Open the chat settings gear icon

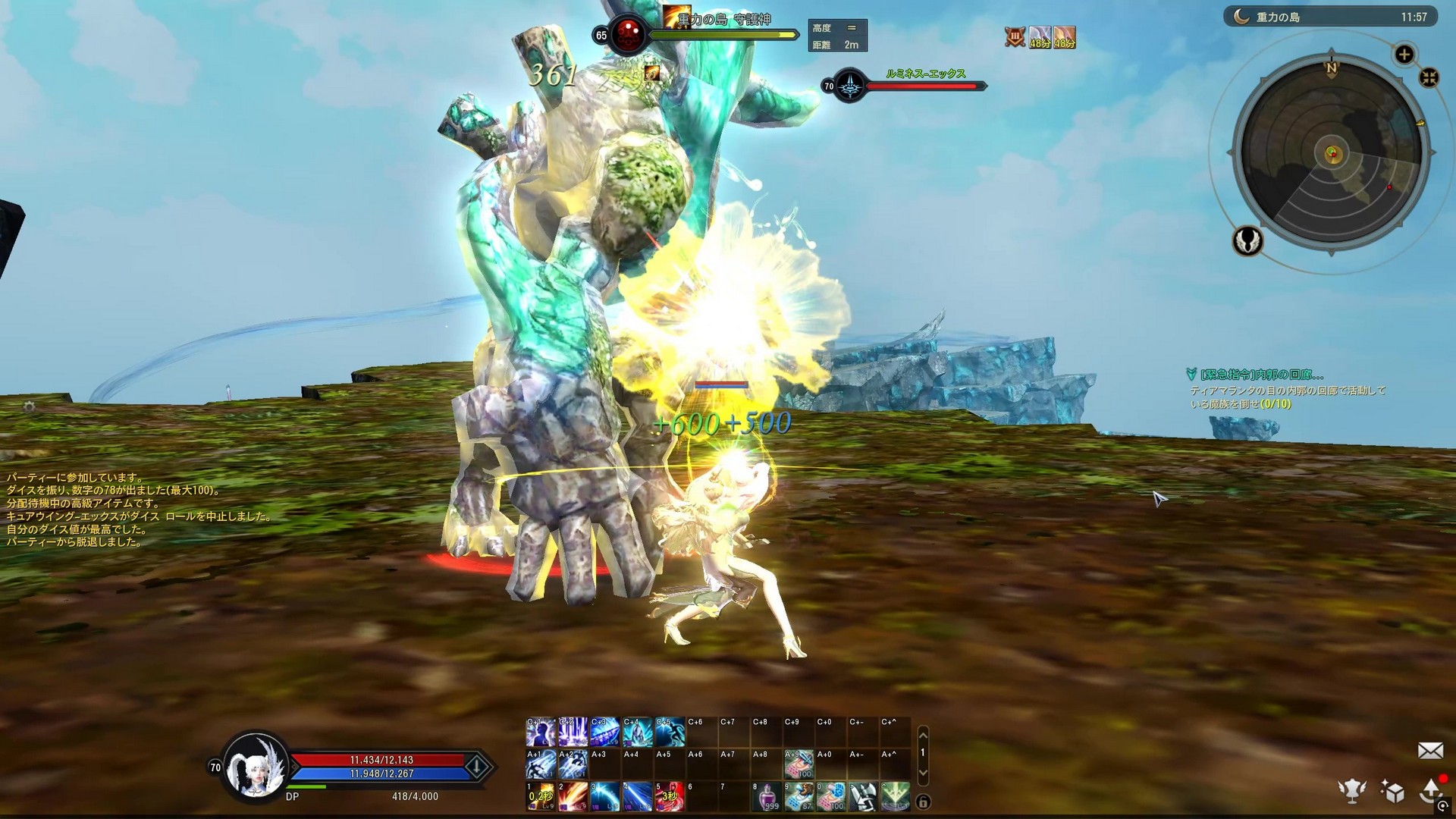point(29,407)
